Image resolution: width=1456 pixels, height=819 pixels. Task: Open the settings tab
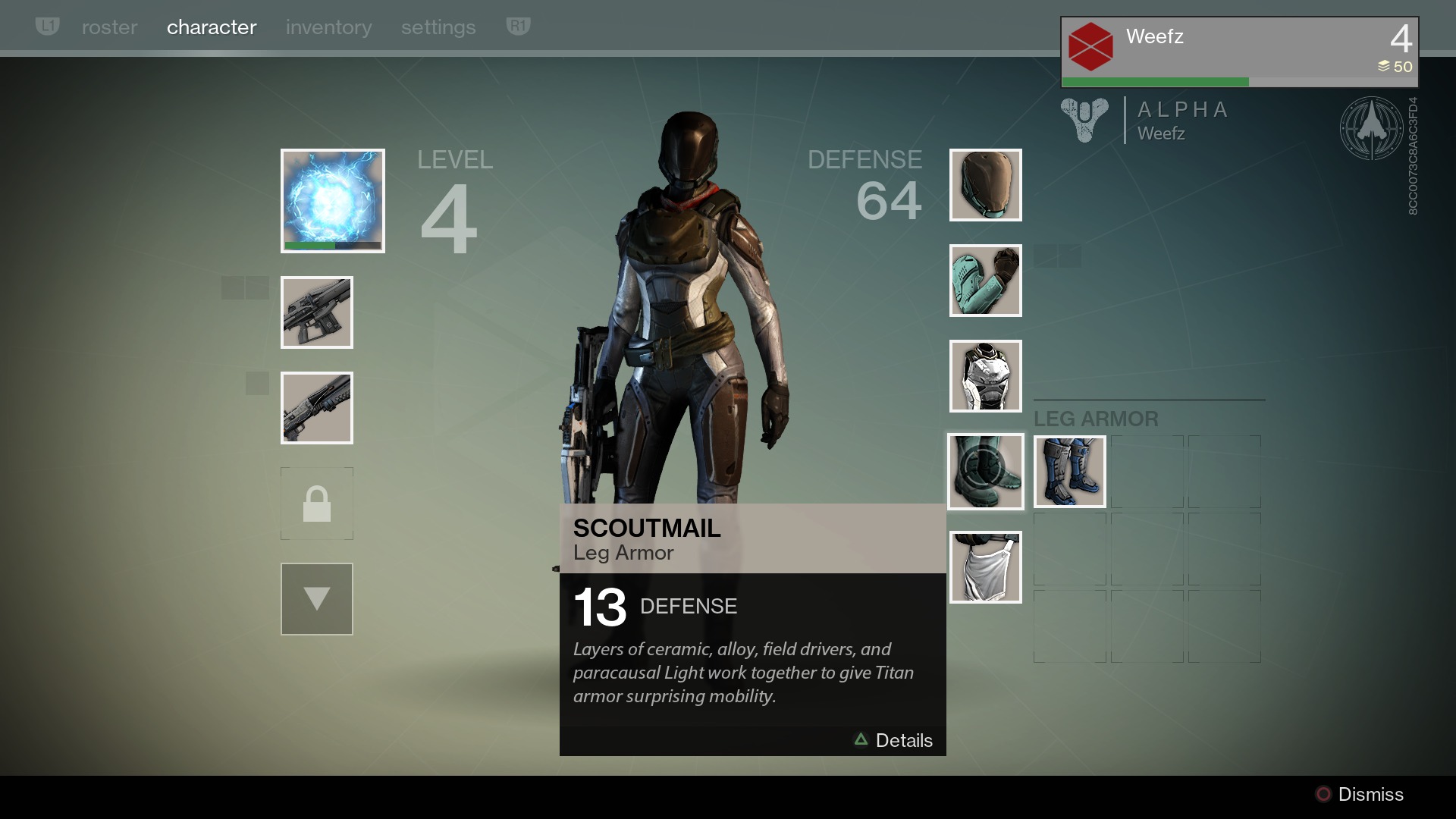pos(438,27)
